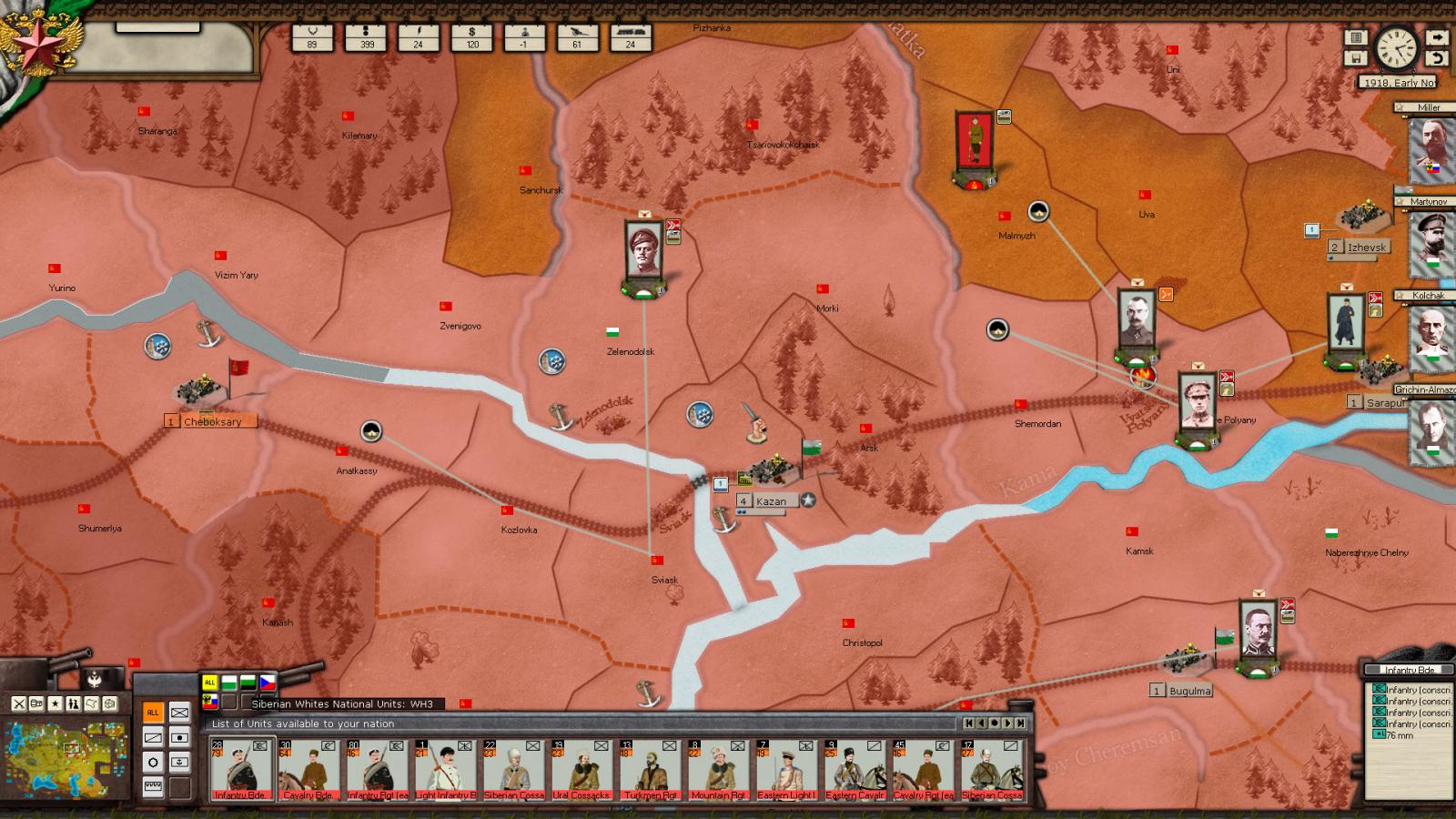1456x819 pixels.
Task: Filter units by the Czech flag
Action: tap(268, 682)
